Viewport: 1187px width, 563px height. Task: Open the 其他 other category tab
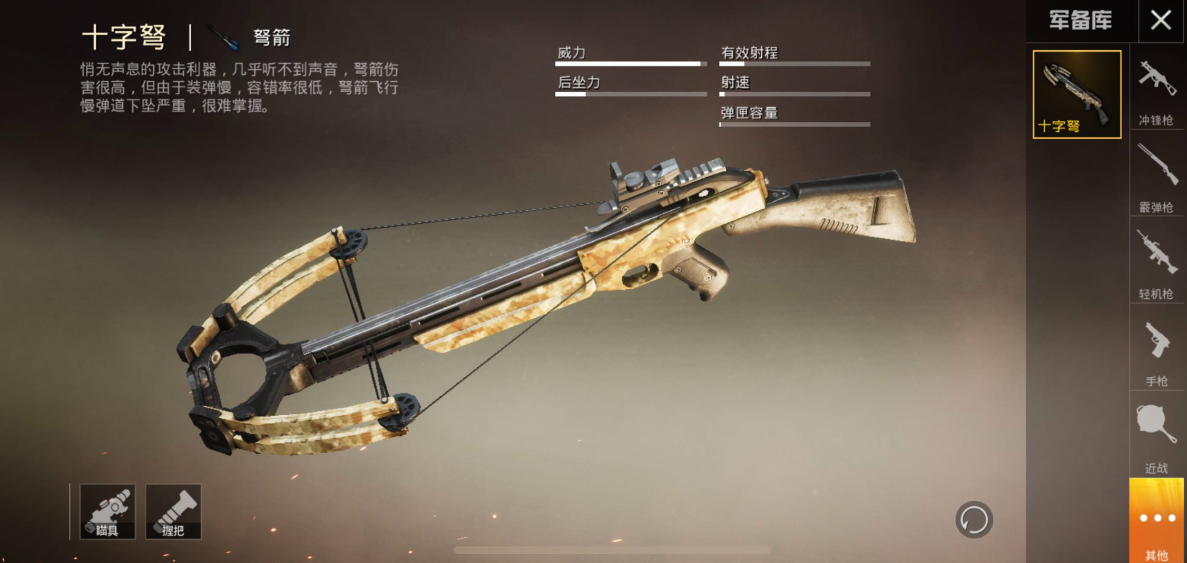point(1157,521)
